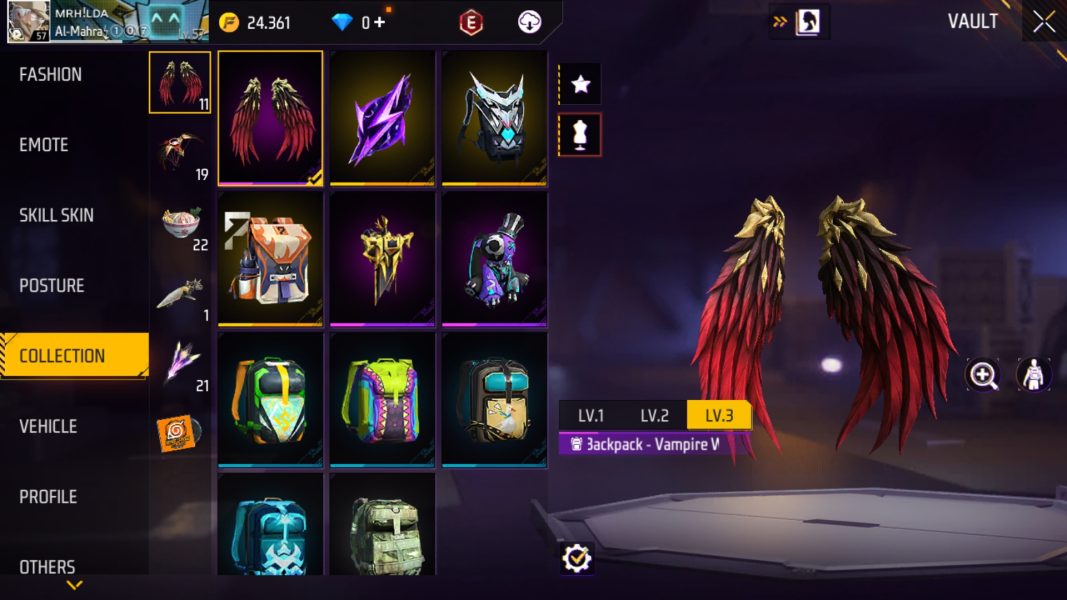Click the magnifying glass zoom button
Image resolution: width=1067 pixels, height=600 pixels.
983,375
